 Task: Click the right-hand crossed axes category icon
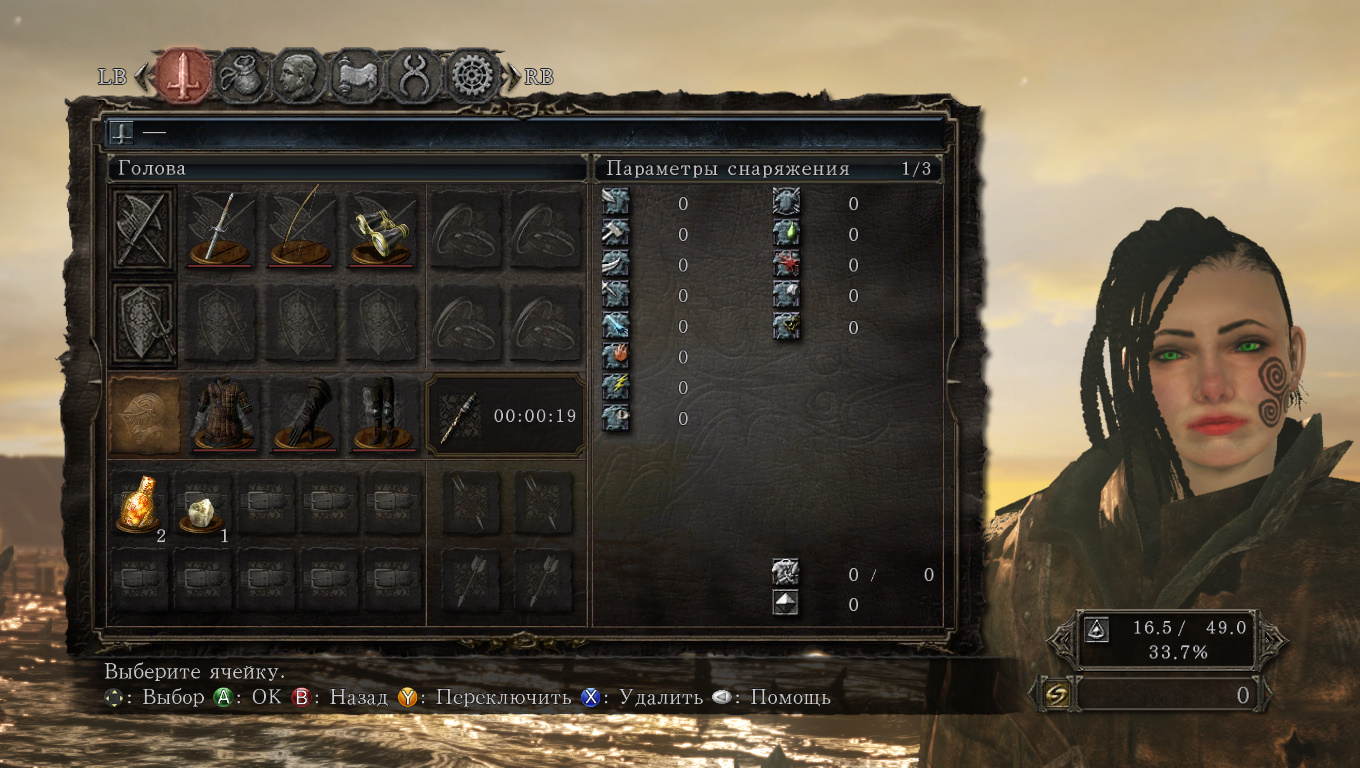[x=143, y=229]
